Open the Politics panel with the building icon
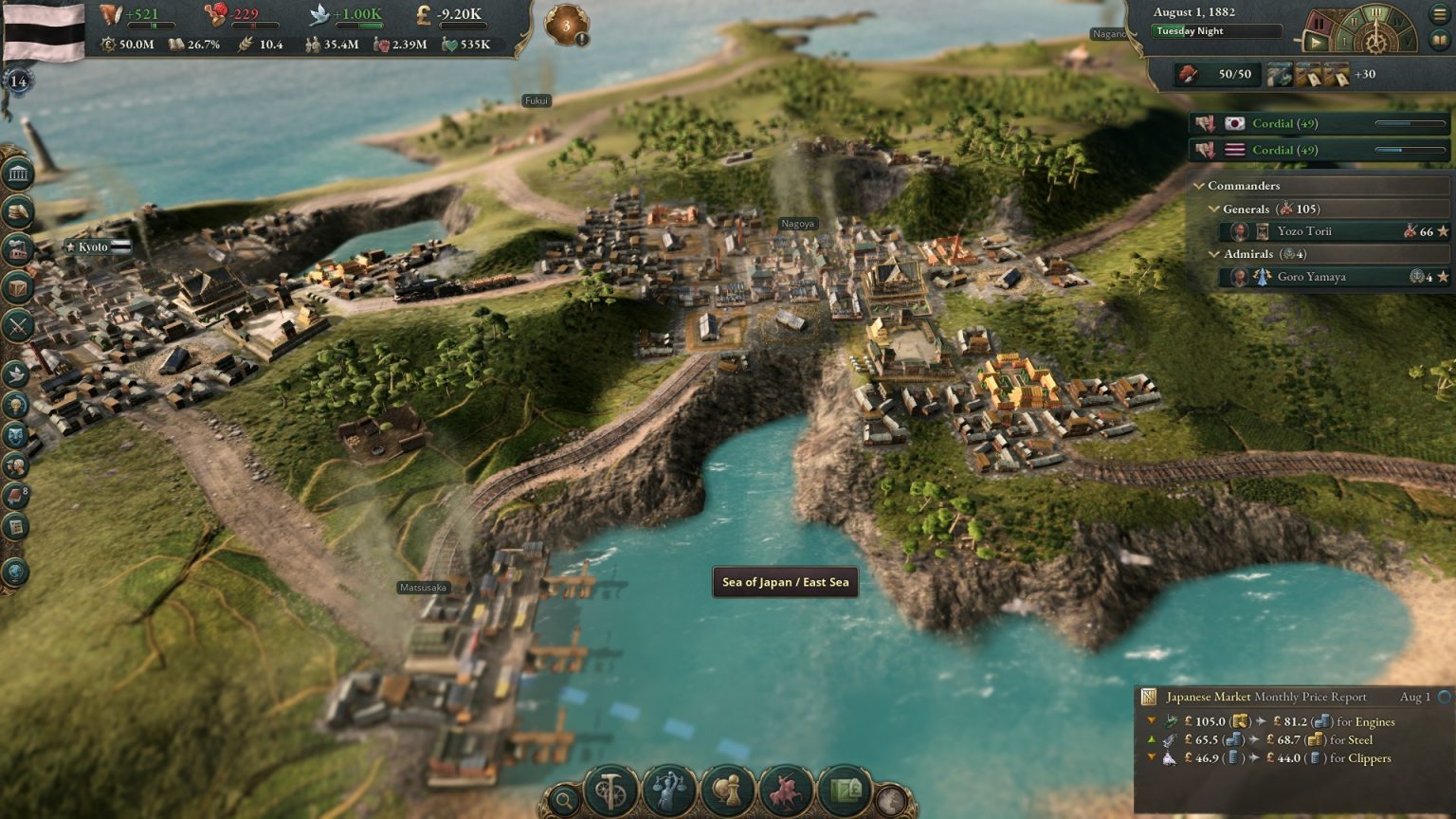 tap(18, 173)
